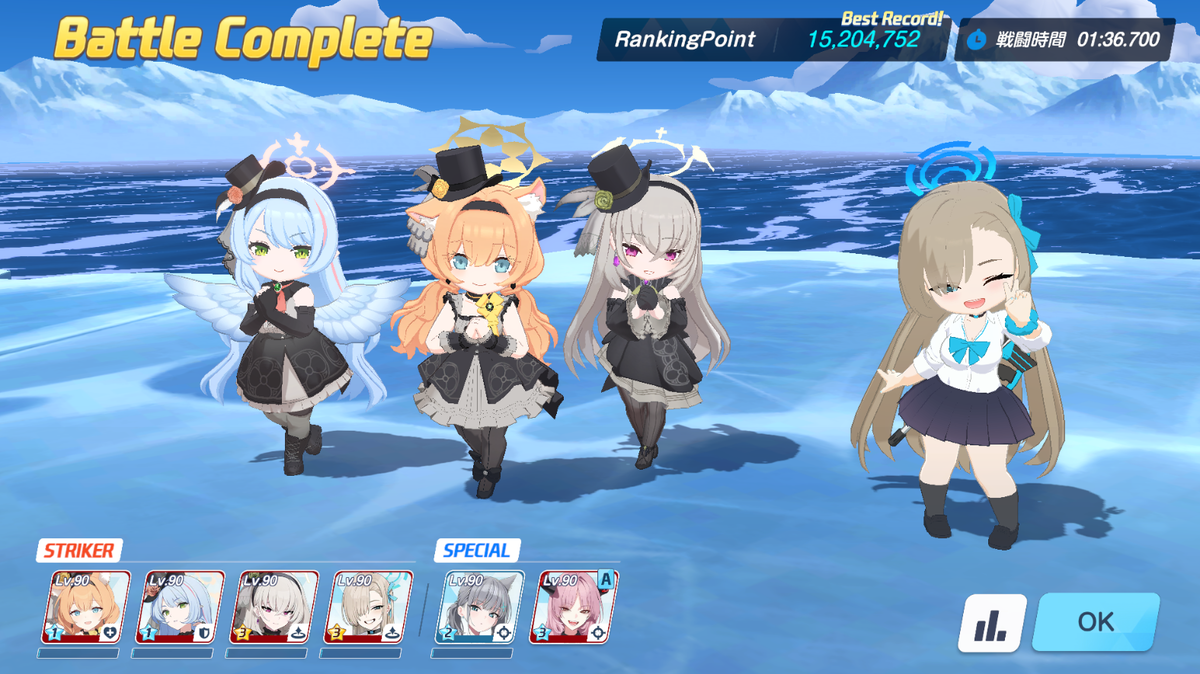The width and height of the screenshot is (1200, 674).
Task: Choose the gray wolf-eared special portrait
Action: click(480, 607)
